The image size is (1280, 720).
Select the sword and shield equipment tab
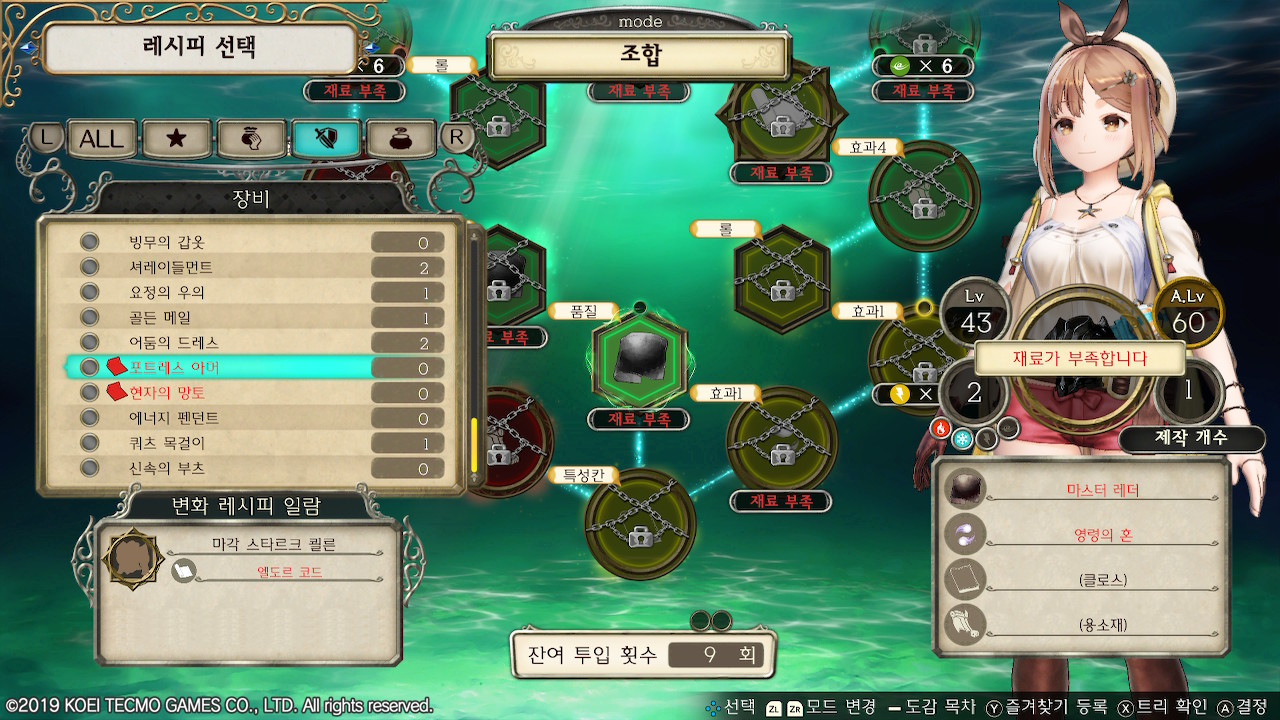tap(325, 138)
